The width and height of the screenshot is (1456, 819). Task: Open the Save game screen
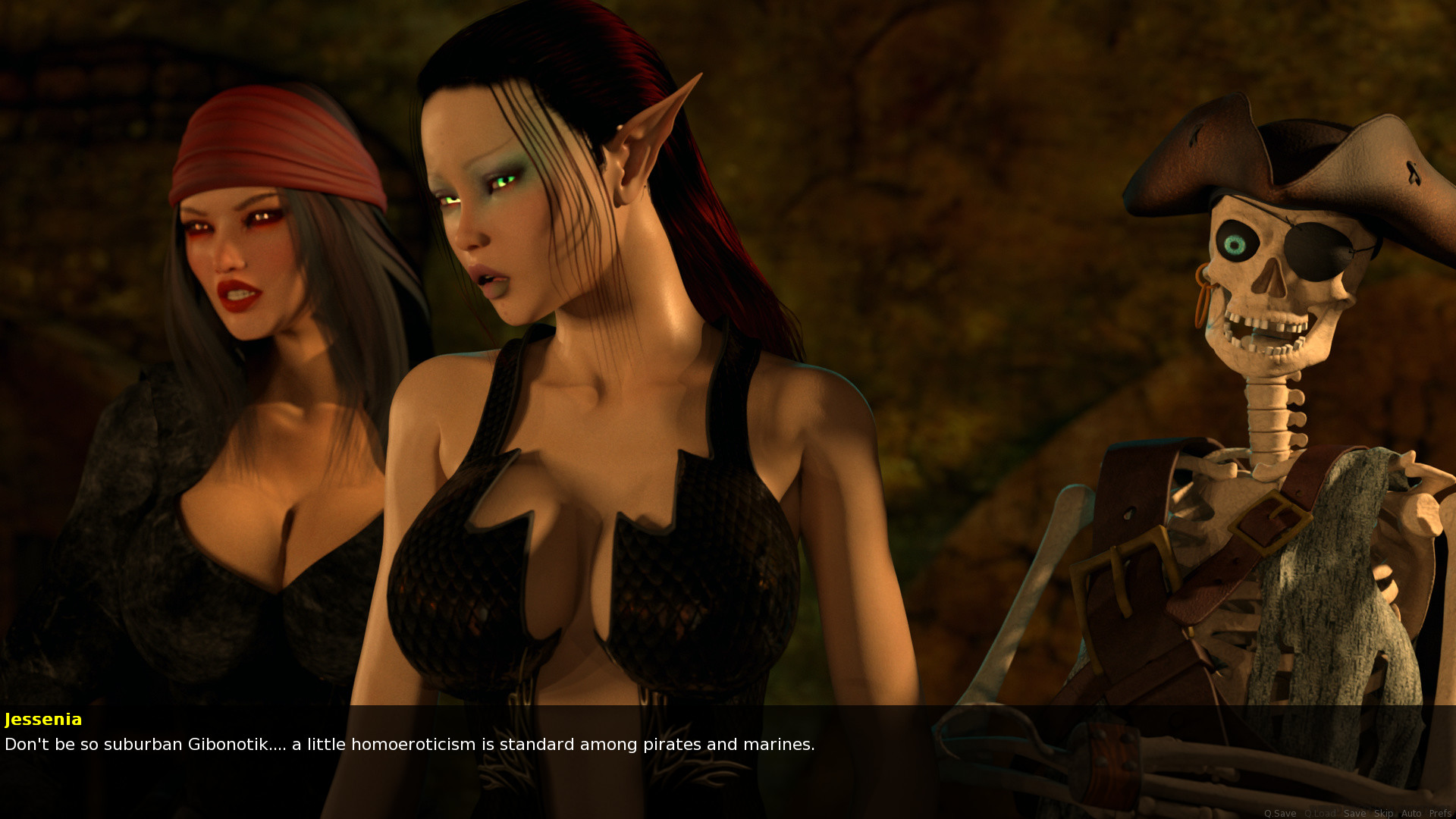[1355, 813]
